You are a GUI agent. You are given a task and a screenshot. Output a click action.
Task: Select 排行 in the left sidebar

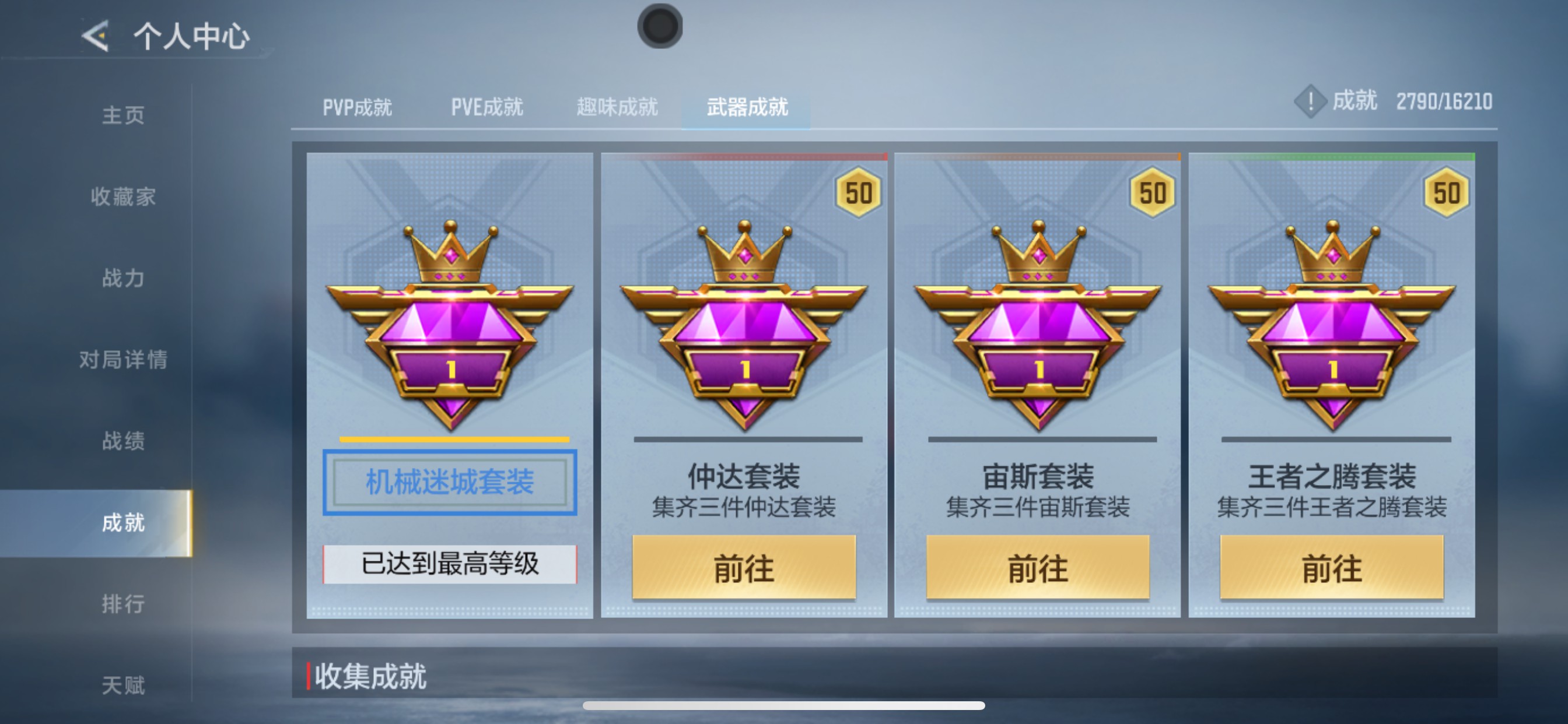[125, 603]
